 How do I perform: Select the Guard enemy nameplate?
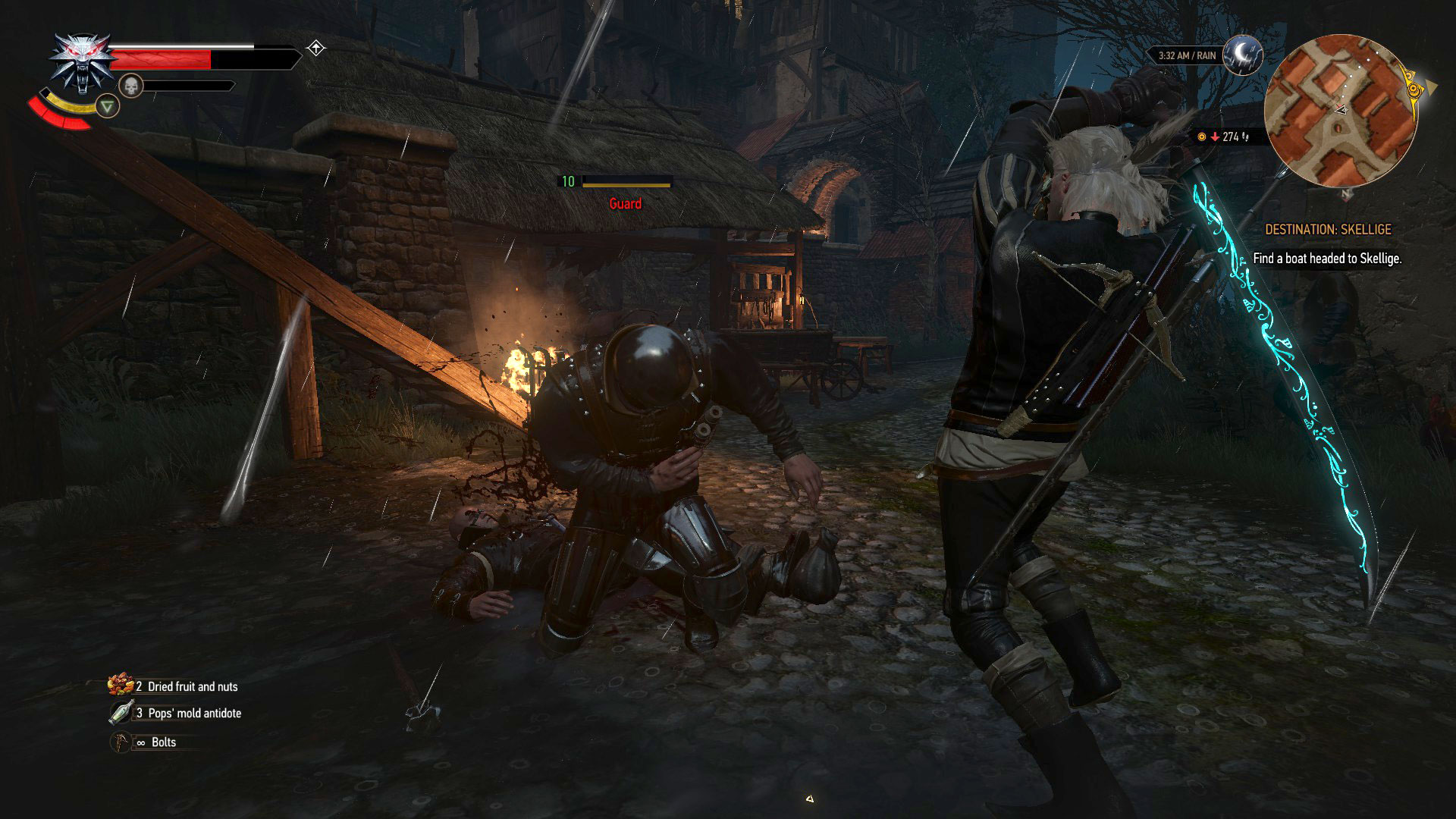tap(624, 203)
